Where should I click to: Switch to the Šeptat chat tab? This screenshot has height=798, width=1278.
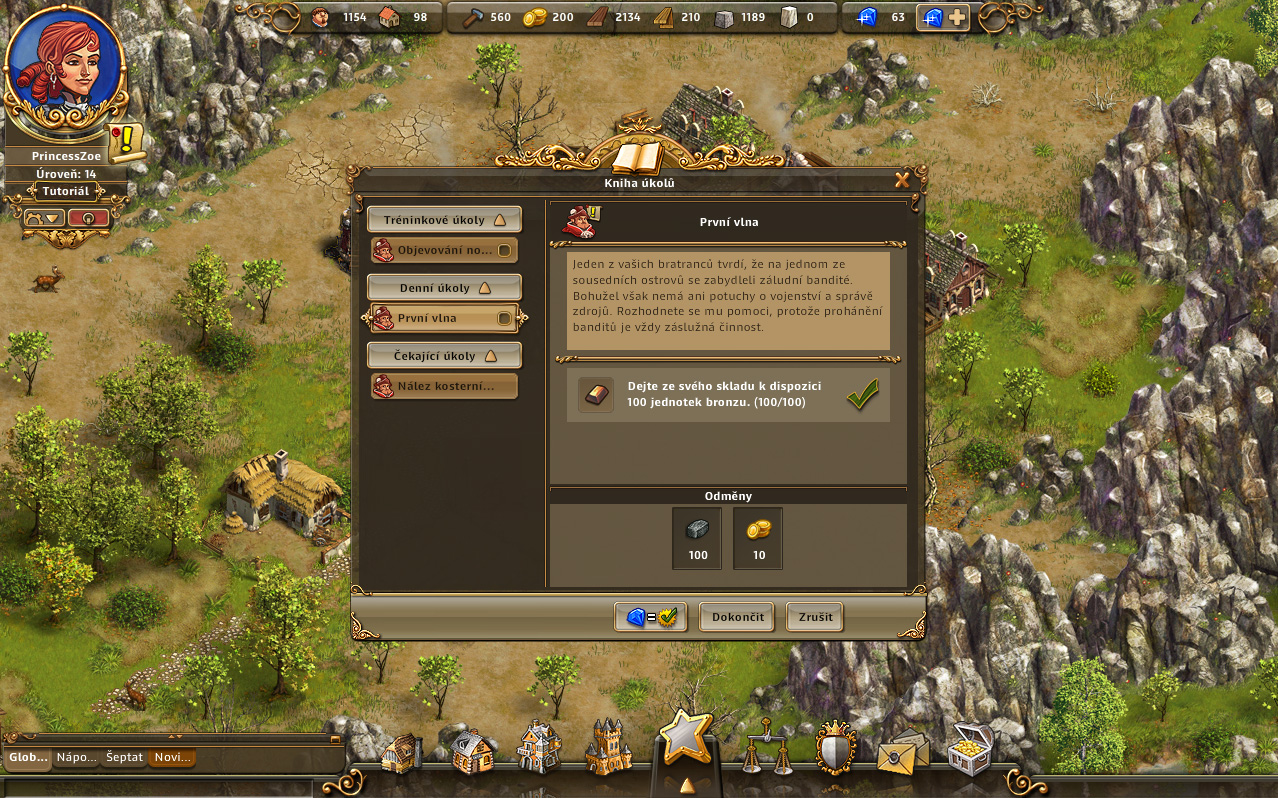click(x=124, y=758)
